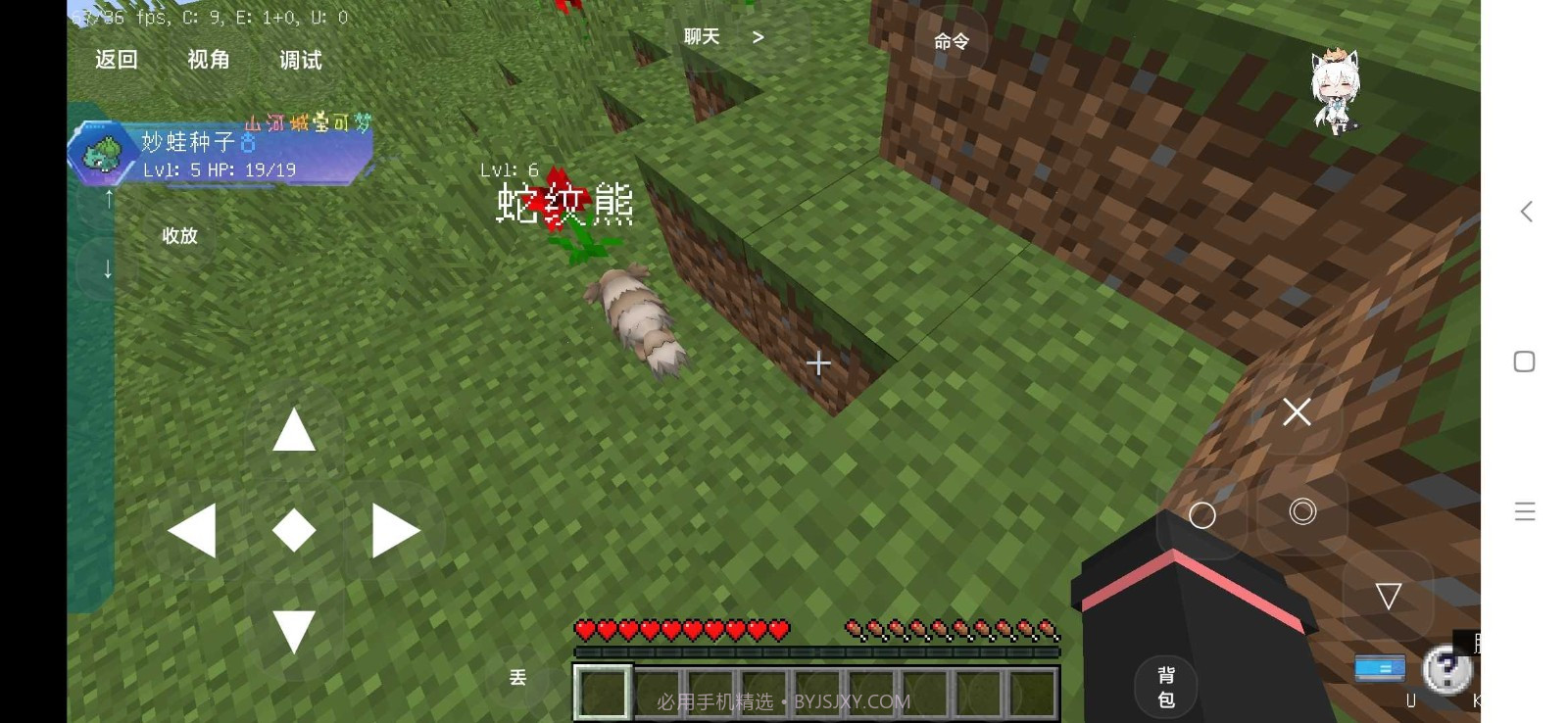
Task: Tap the 返回 back button
Action: pos(116,60)
